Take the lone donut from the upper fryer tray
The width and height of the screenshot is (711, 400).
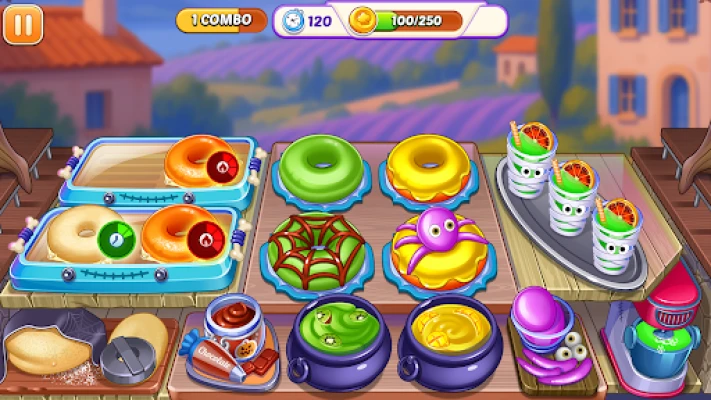click(x=196, y=161)
